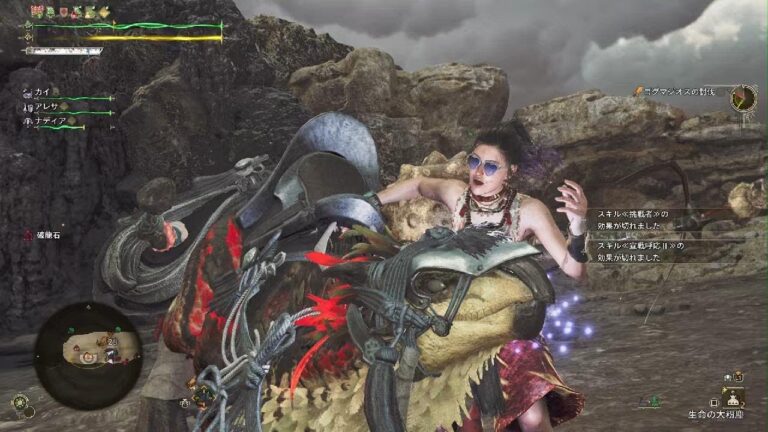Select party member カイ
This screenshot has width=768, height=432.
click(41, 92)
